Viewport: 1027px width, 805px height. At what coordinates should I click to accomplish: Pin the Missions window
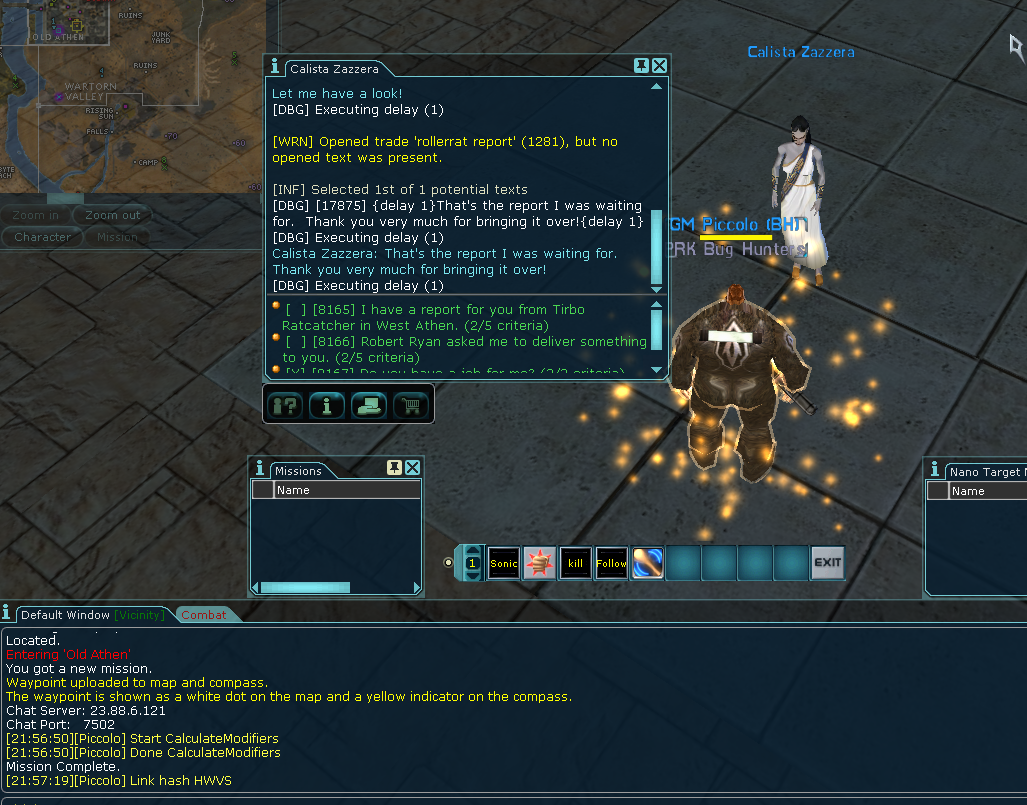click(x=394, y=468)
